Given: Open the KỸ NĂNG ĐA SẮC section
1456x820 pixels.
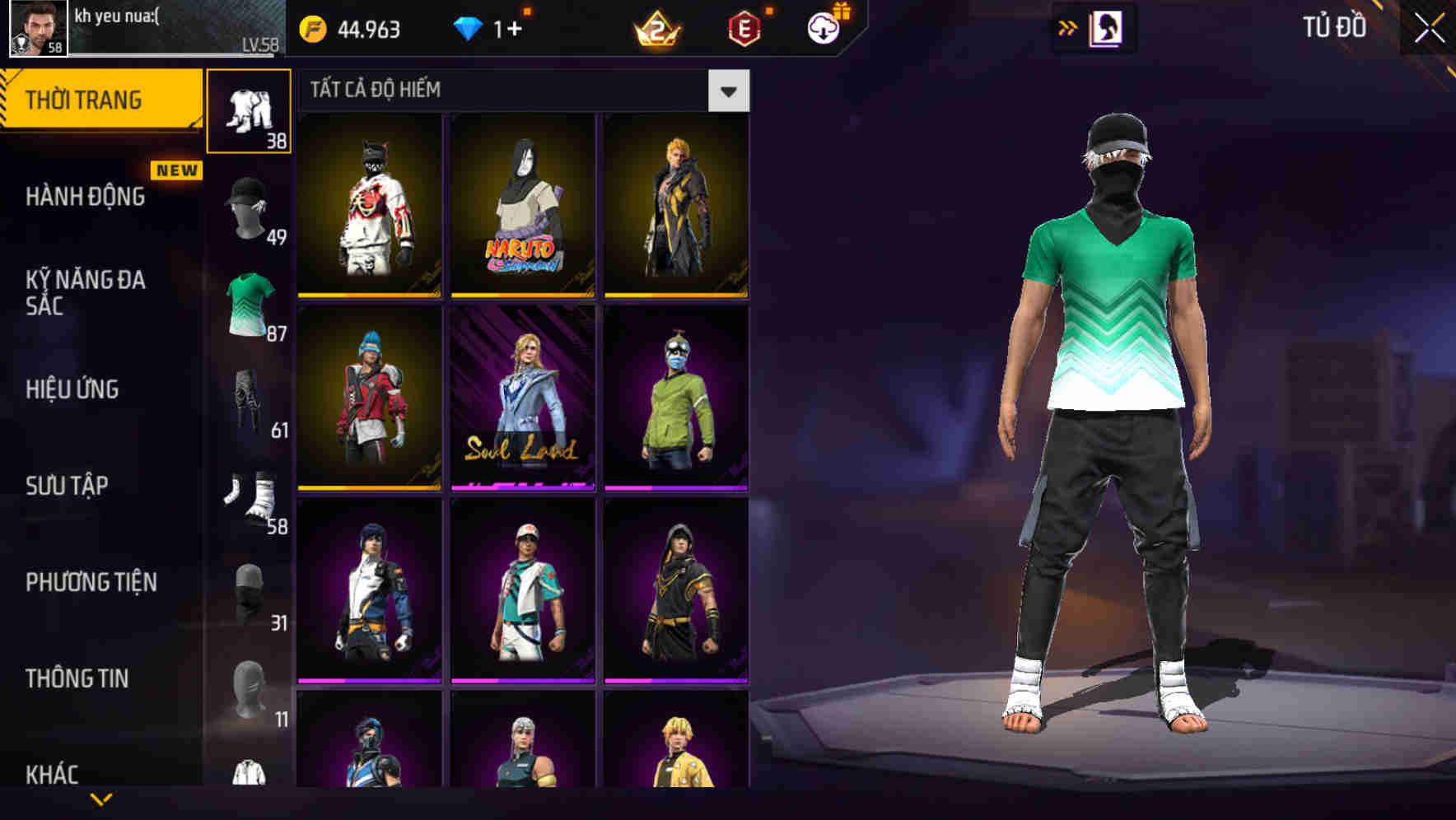Looking at the screenshot, I should pos(86,294).
